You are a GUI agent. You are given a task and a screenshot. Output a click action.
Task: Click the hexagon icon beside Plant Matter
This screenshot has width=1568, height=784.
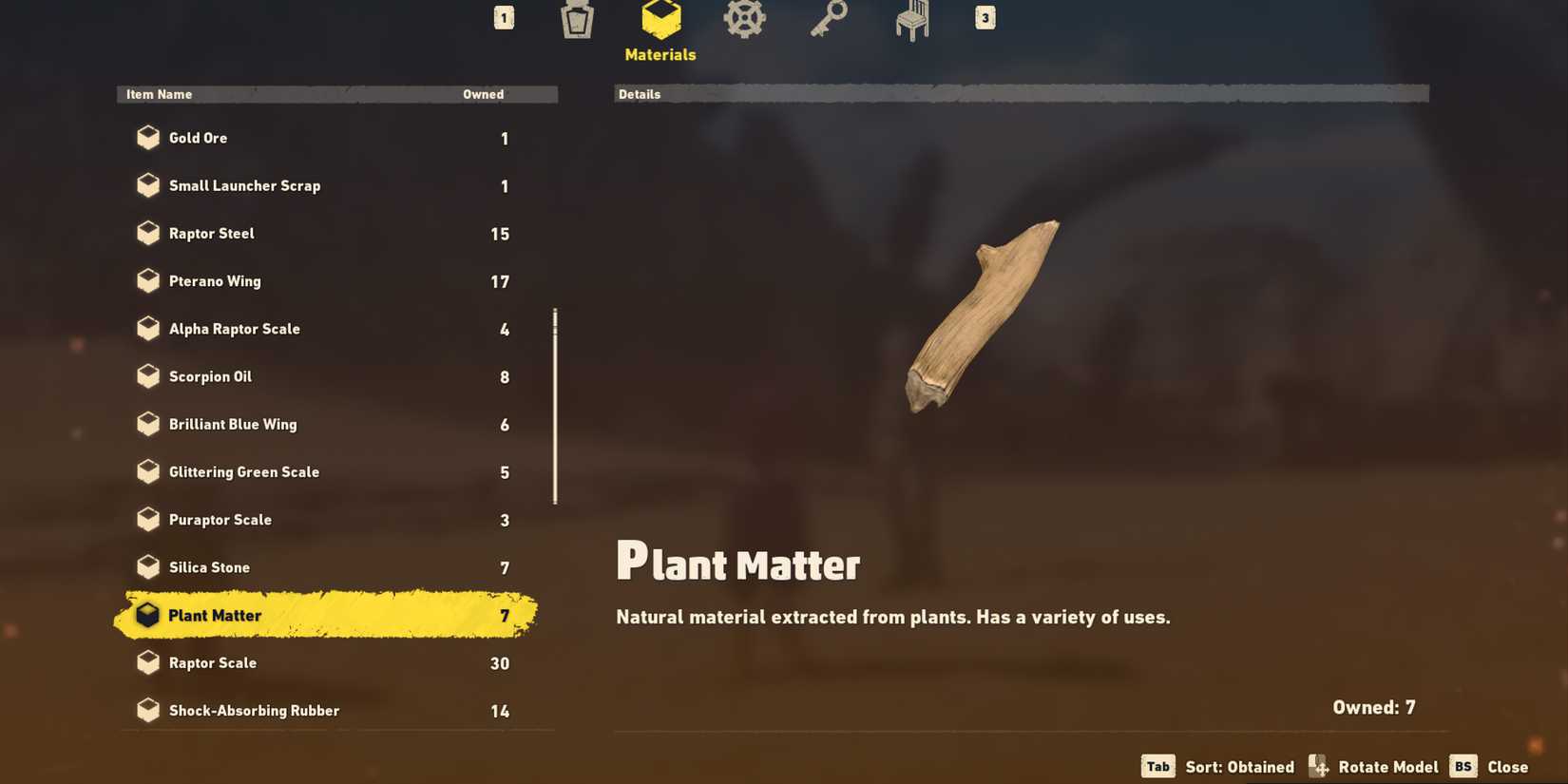point(147,615)
